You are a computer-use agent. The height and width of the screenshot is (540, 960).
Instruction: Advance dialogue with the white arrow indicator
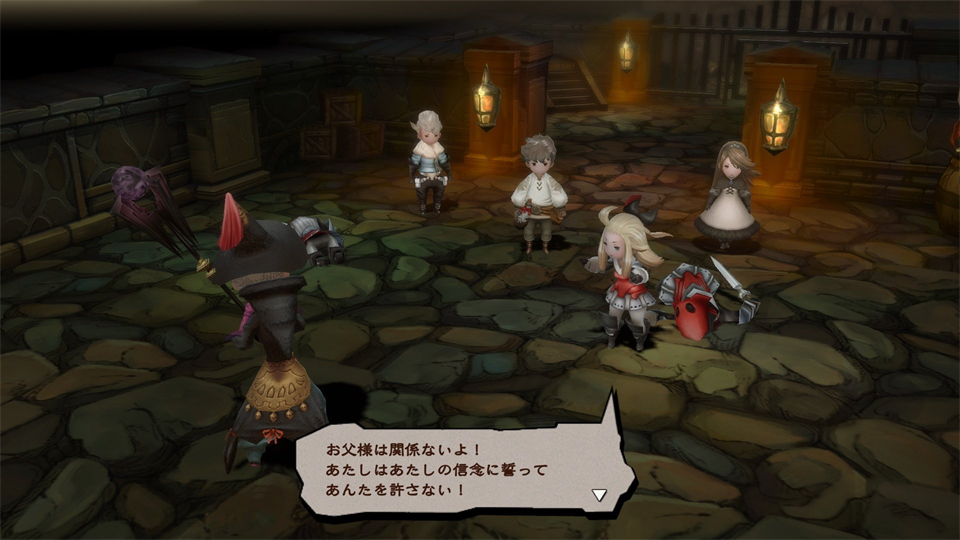(x=599, y=494)
